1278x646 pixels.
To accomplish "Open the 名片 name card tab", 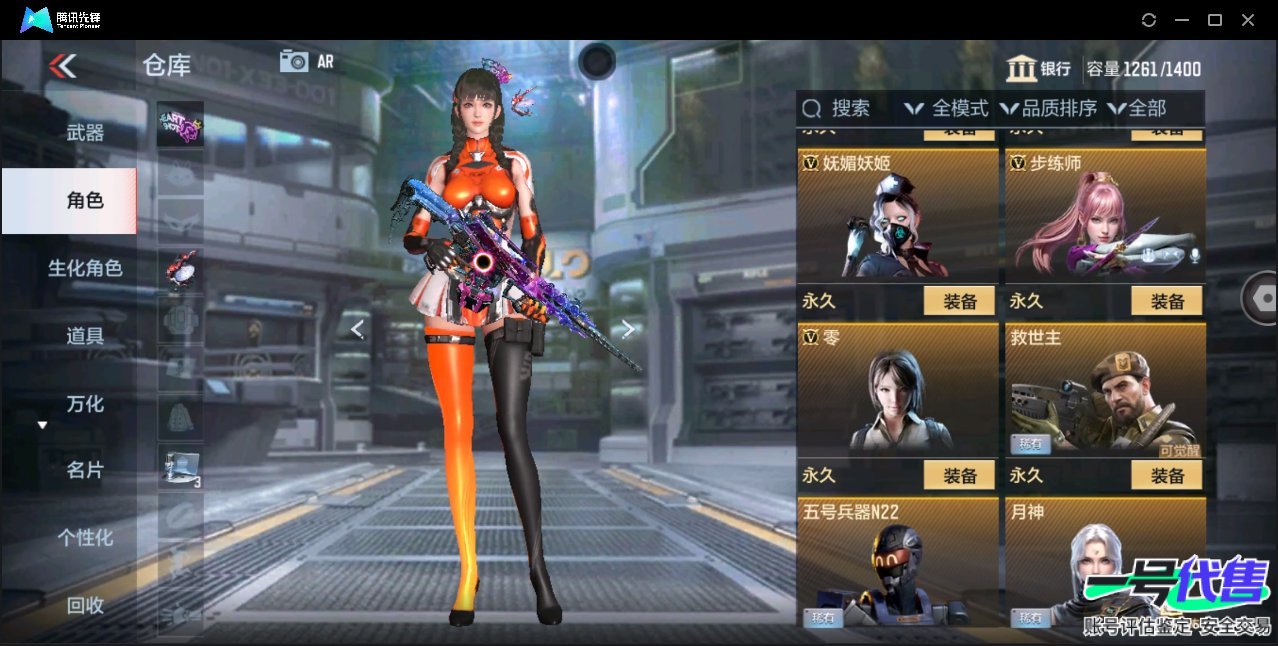I will click(85, 470).
